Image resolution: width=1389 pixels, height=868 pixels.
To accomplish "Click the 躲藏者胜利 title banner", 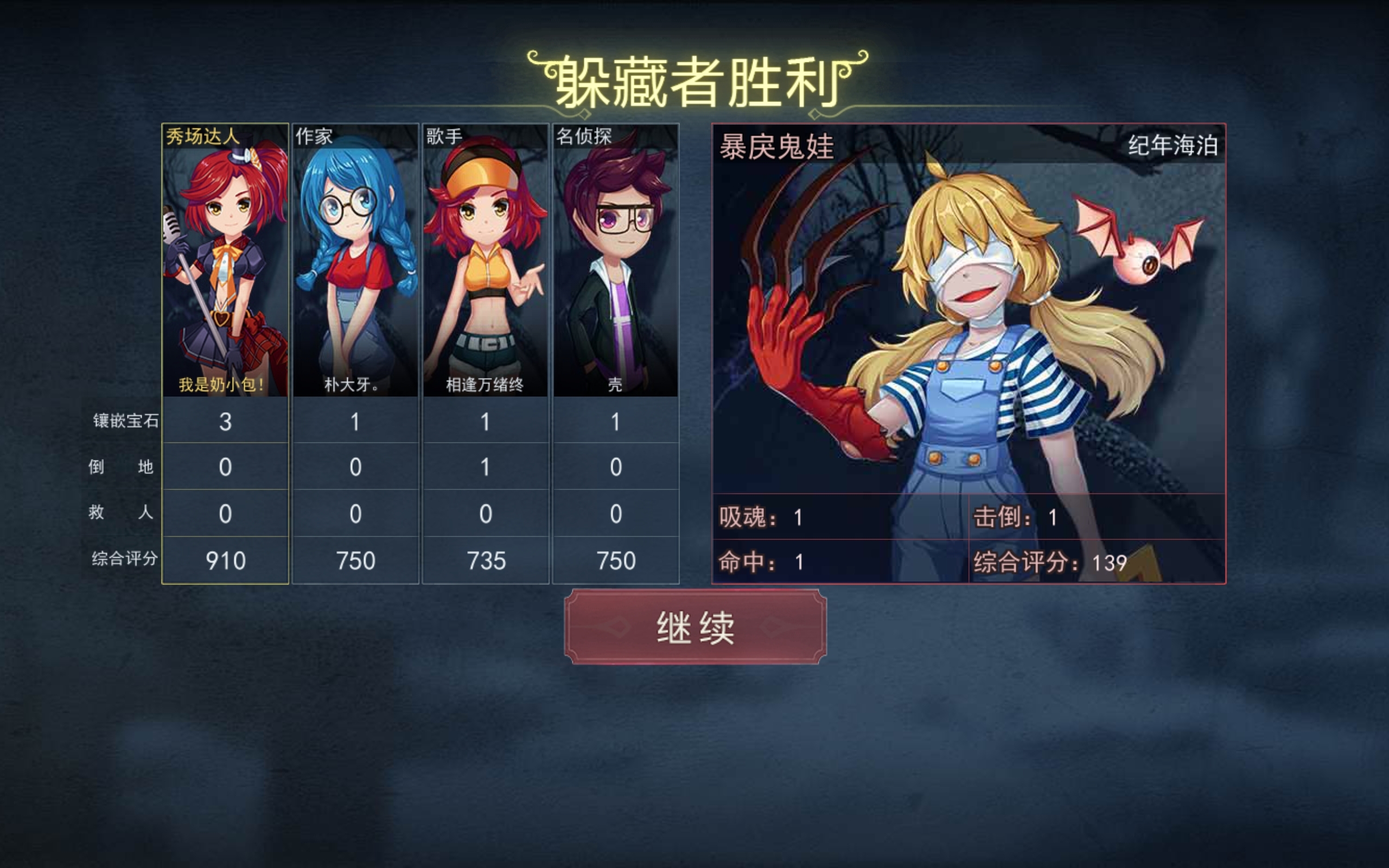I will tap(694, 78).
